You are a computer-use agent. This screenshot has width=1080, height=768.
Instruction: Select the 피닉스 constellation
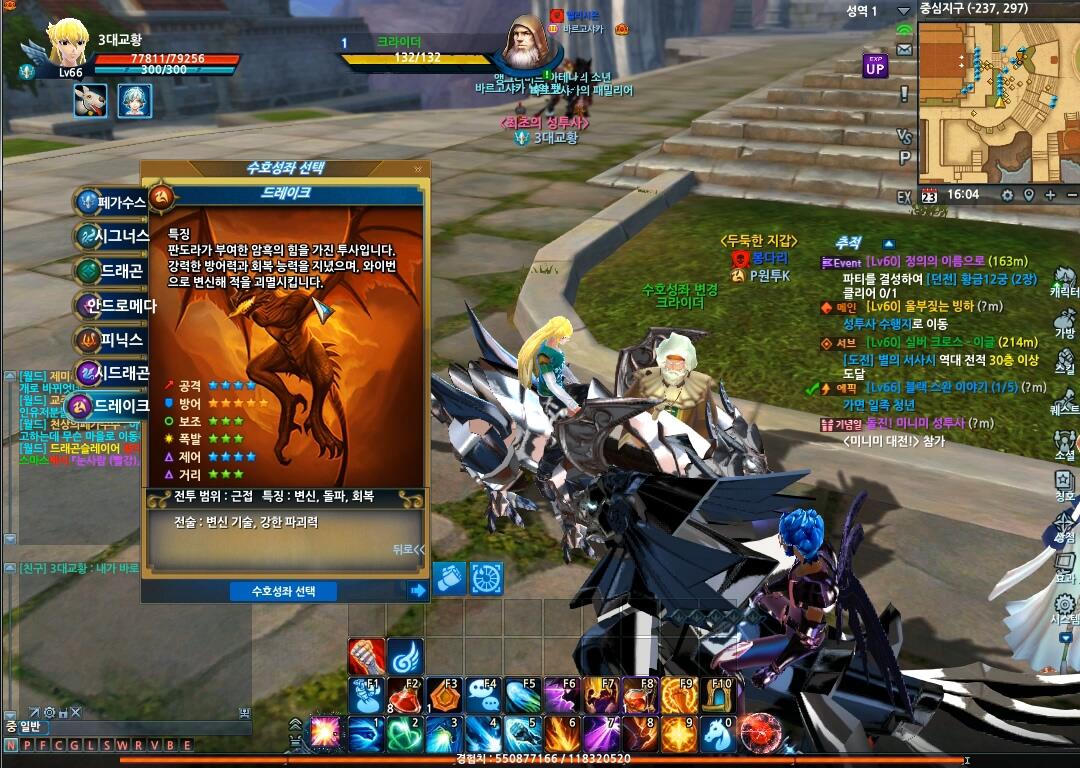coord(112,339)
